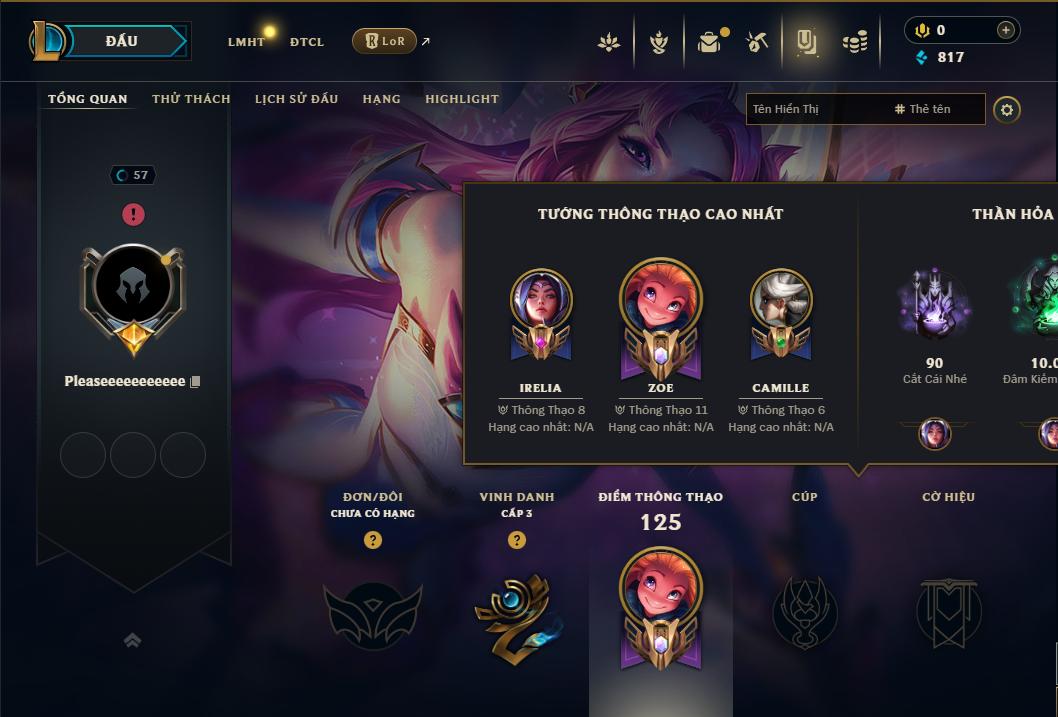
Task: Select the Irelia mastery portrait
Action: pyautogui.click(x=540, y=300)
